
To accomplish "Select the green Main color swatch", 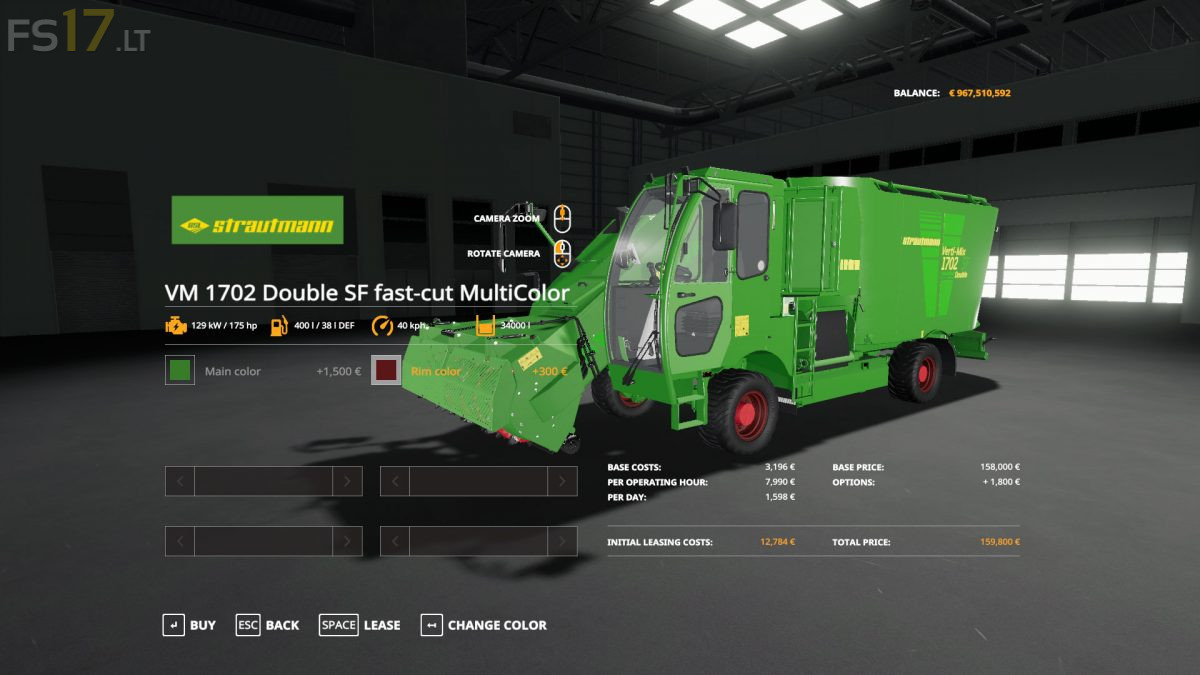I will [x=180, y=371].
